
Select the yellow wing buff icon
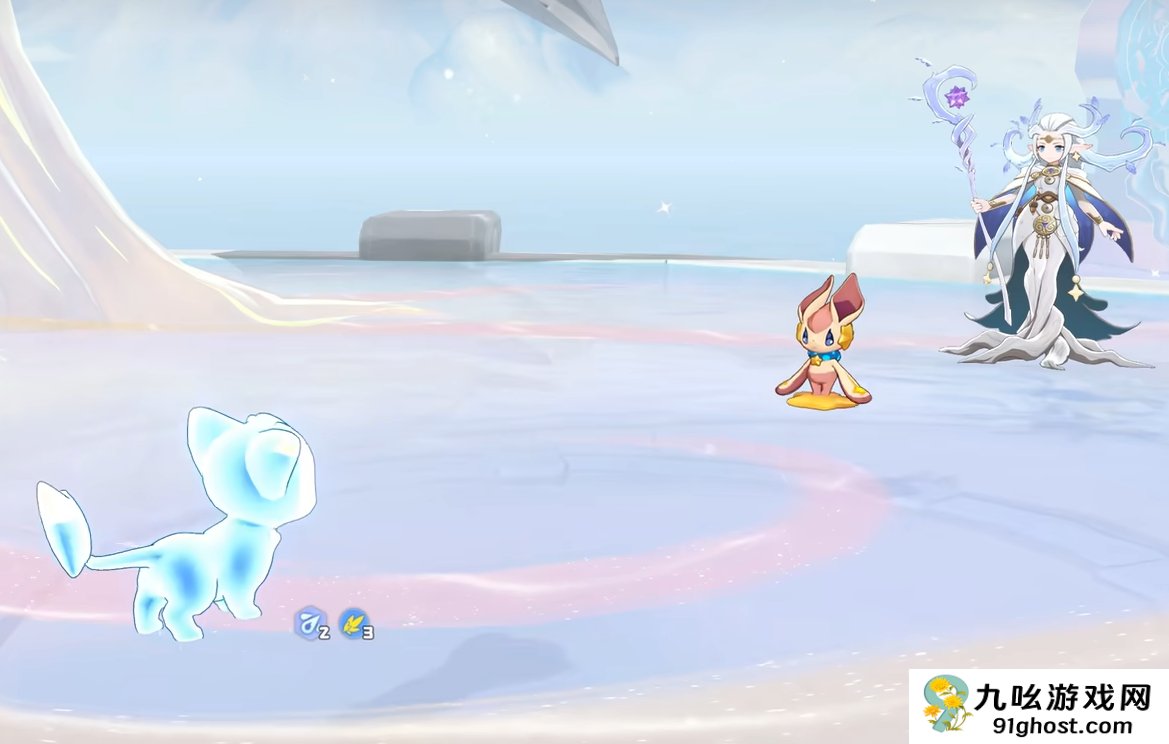pos(352,623)
